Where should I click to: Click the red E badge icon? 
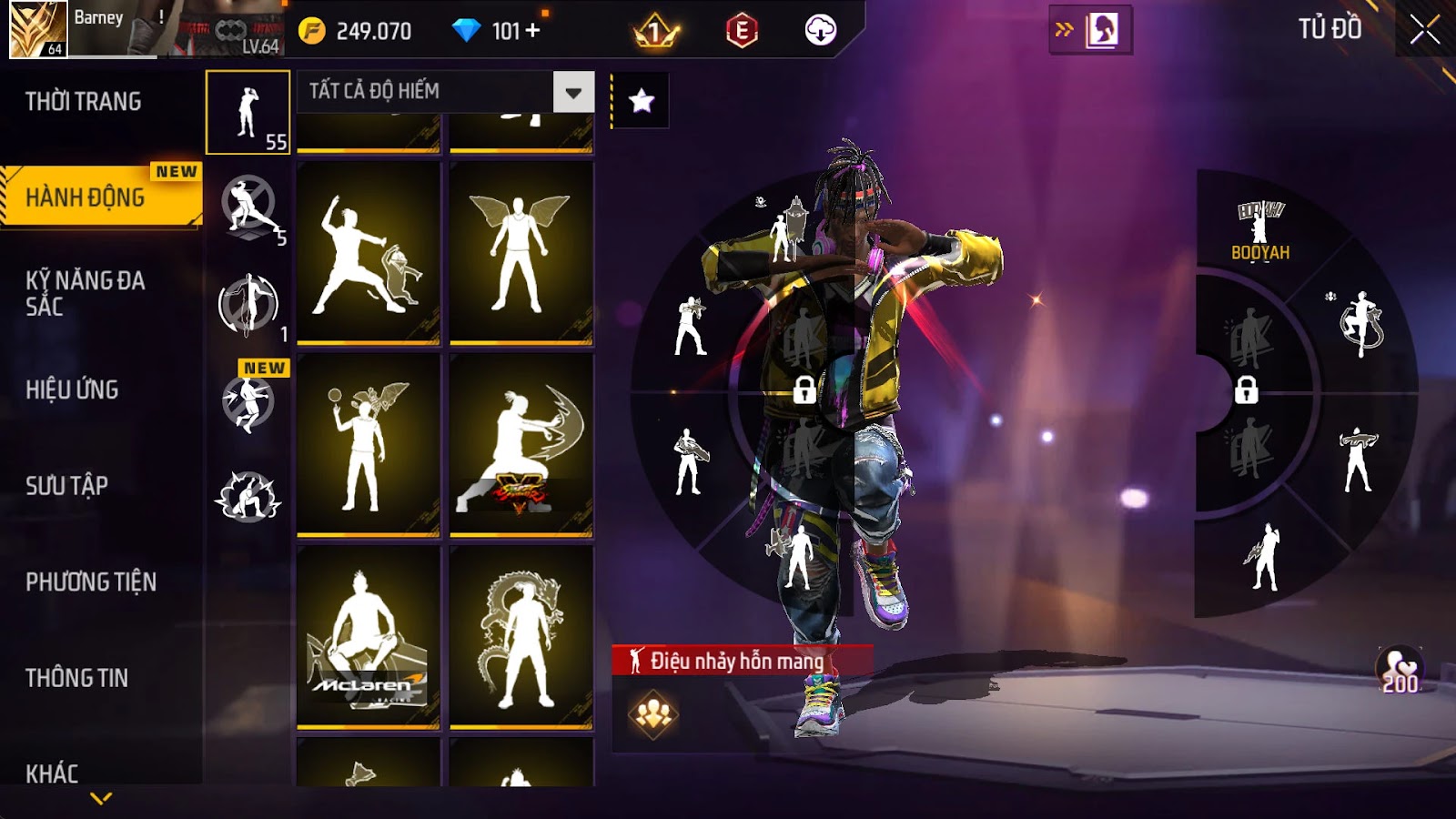click(742, 31)
